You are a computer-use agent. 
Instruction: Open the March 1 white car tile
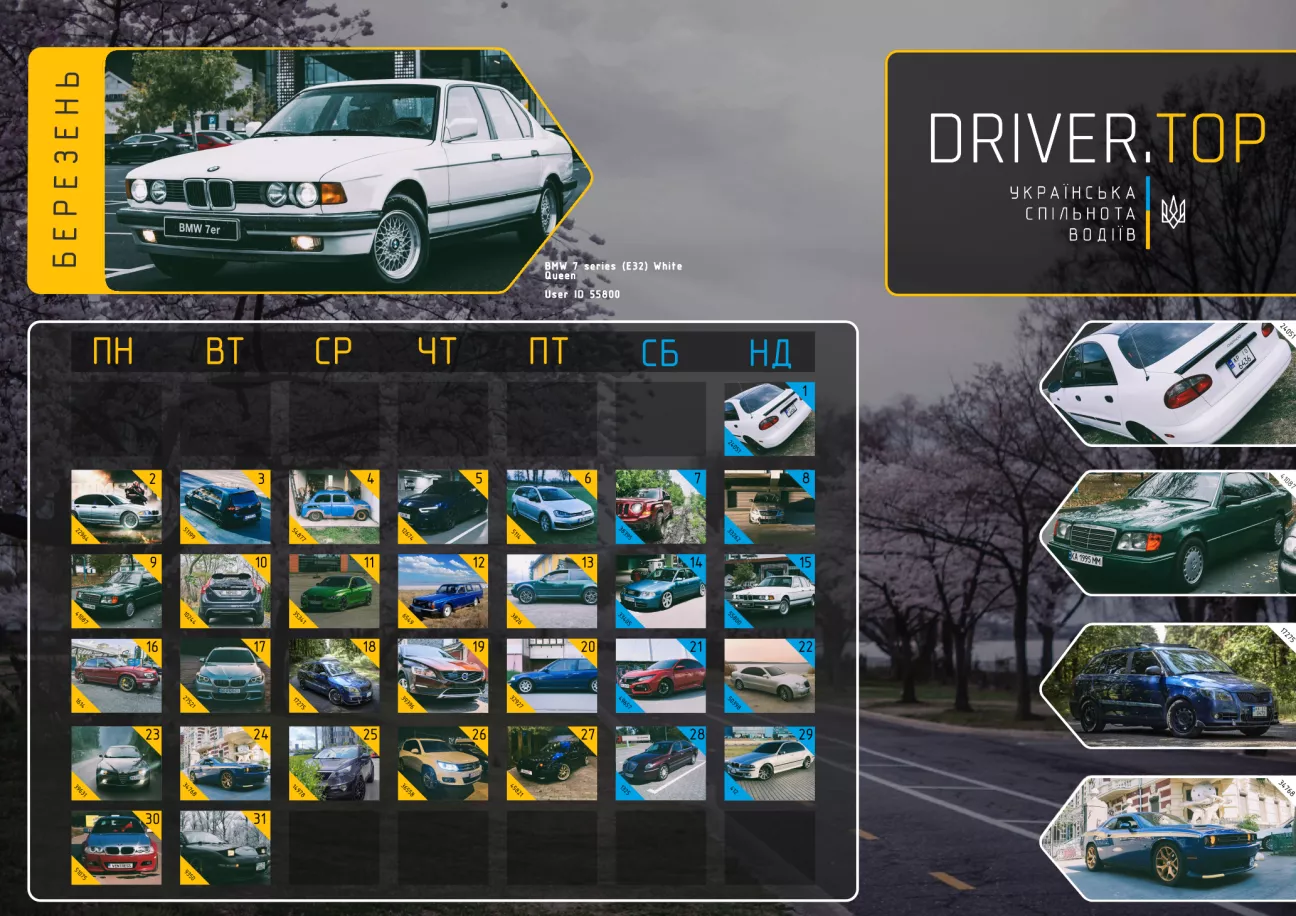769,419
